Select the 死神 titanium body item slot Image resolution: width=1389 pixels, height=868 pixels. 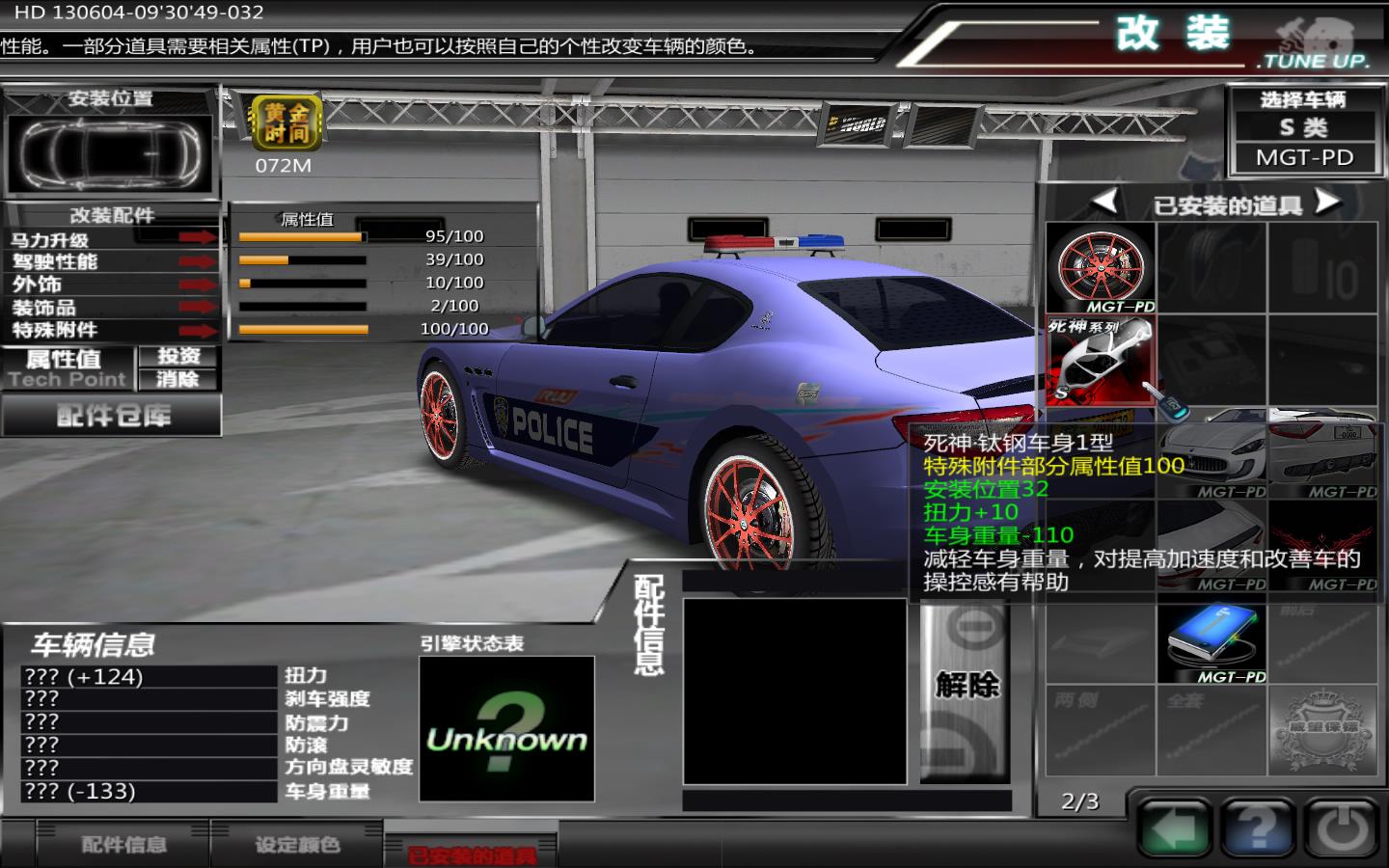[1101, 361]
